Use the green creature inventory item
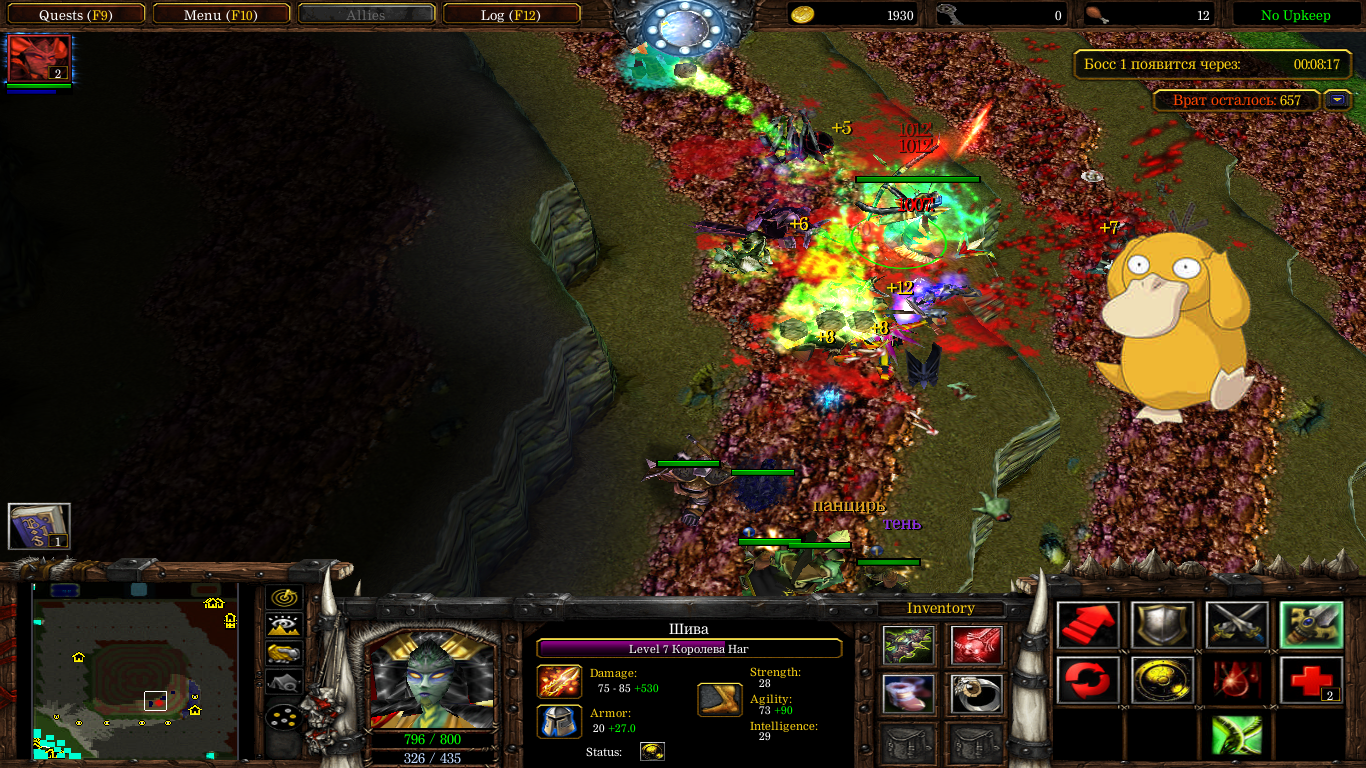The height and width of the screenshot is (768, 1366). click(909, 646)
